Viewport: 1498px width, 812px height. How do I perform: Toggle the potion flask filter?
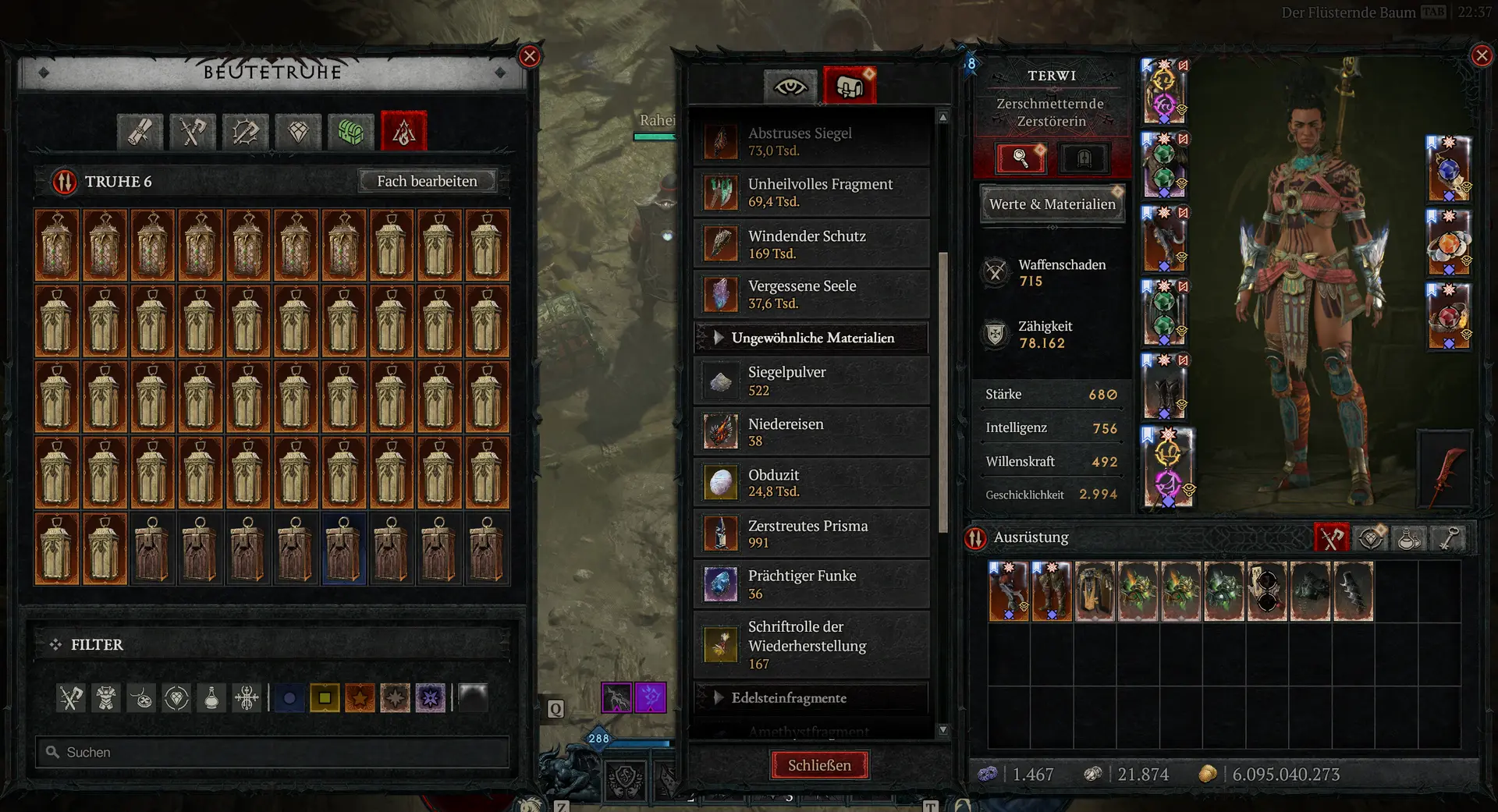point(211,697)
